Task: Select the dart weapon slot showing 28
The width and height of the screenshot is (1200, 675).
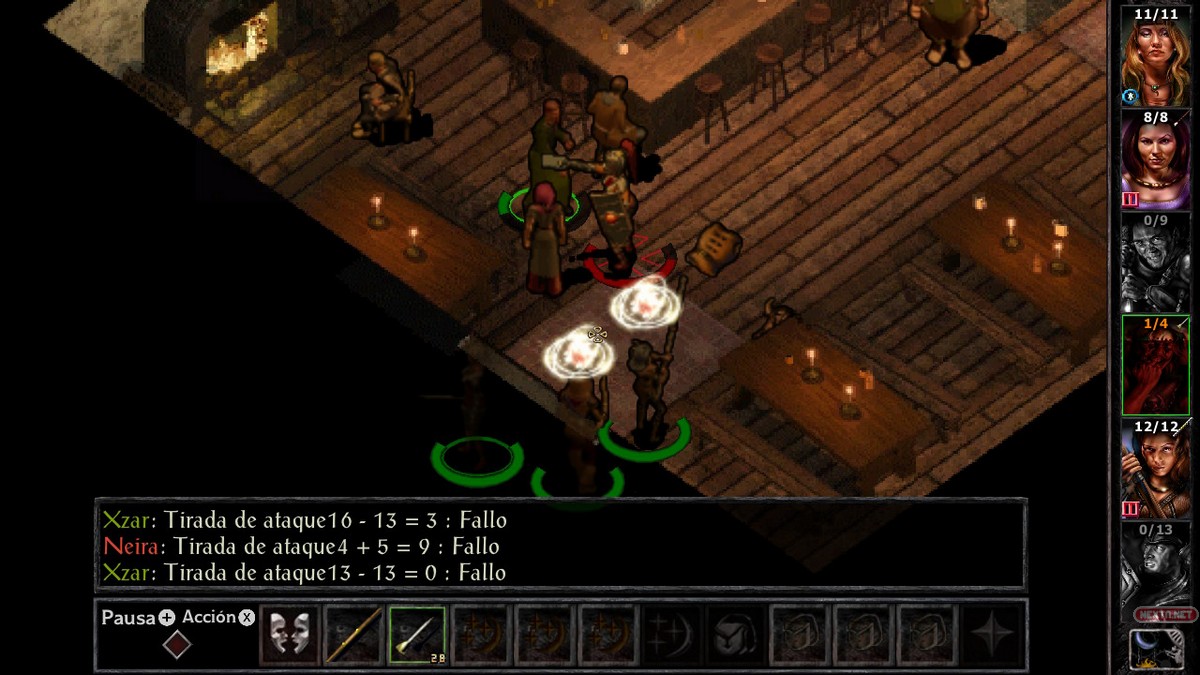Action: [417, 634]
